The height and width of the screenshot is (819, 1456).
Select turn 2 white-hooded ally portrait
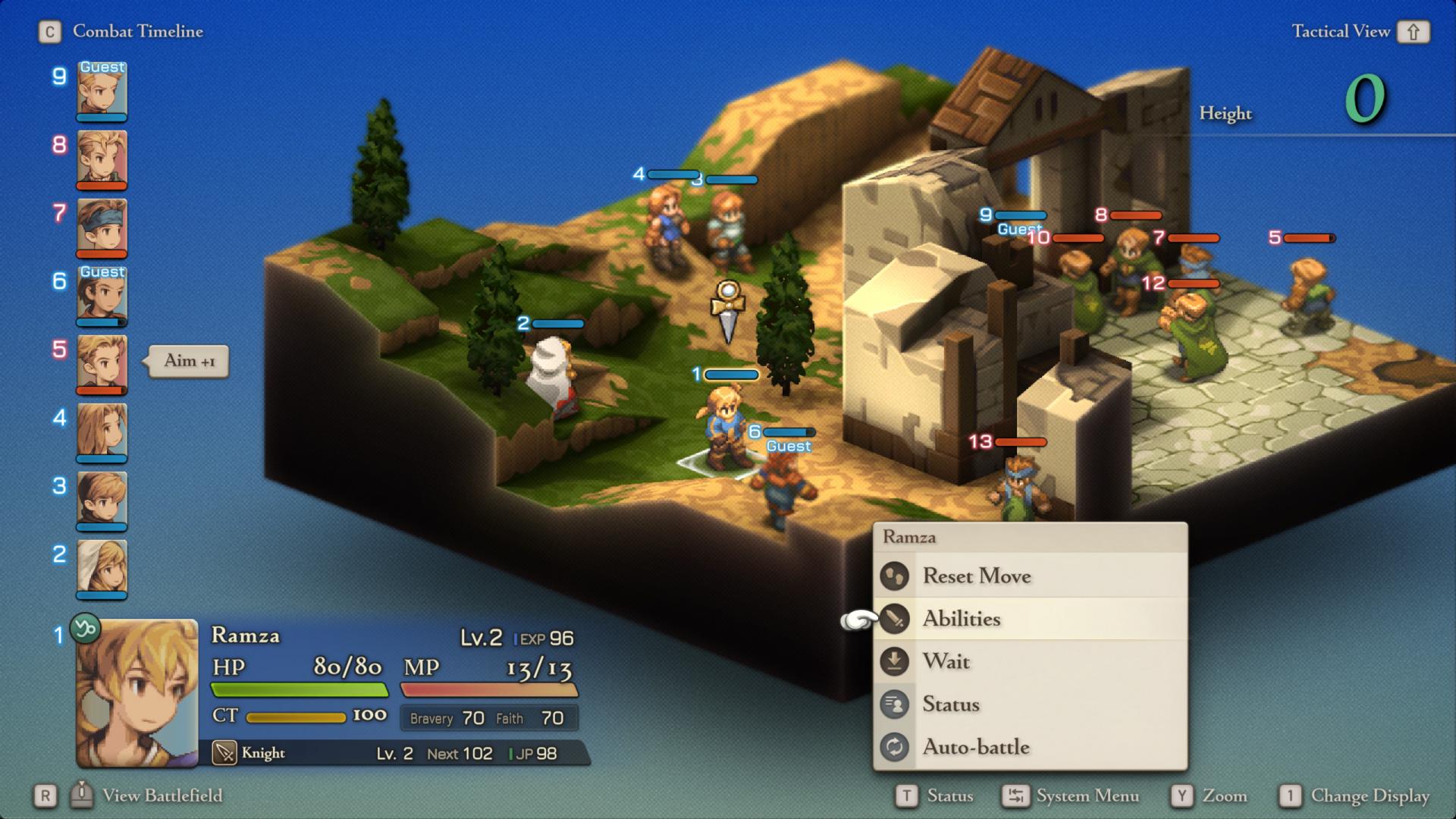102,569
